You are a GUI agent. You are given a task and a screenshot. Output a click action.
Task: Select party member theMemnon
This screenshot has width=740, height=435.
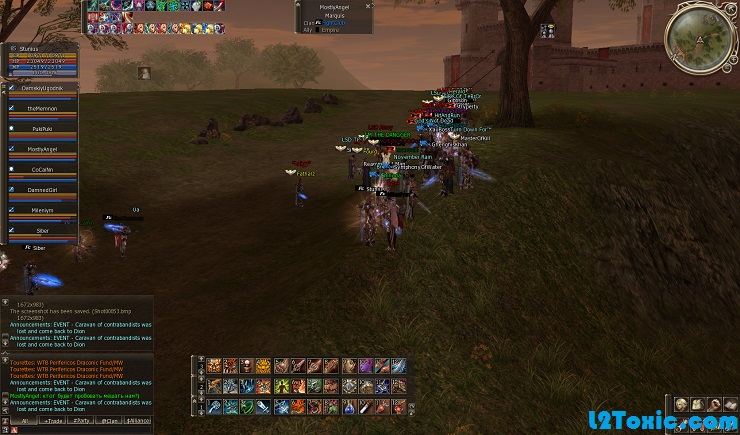(x=42, y=108)
